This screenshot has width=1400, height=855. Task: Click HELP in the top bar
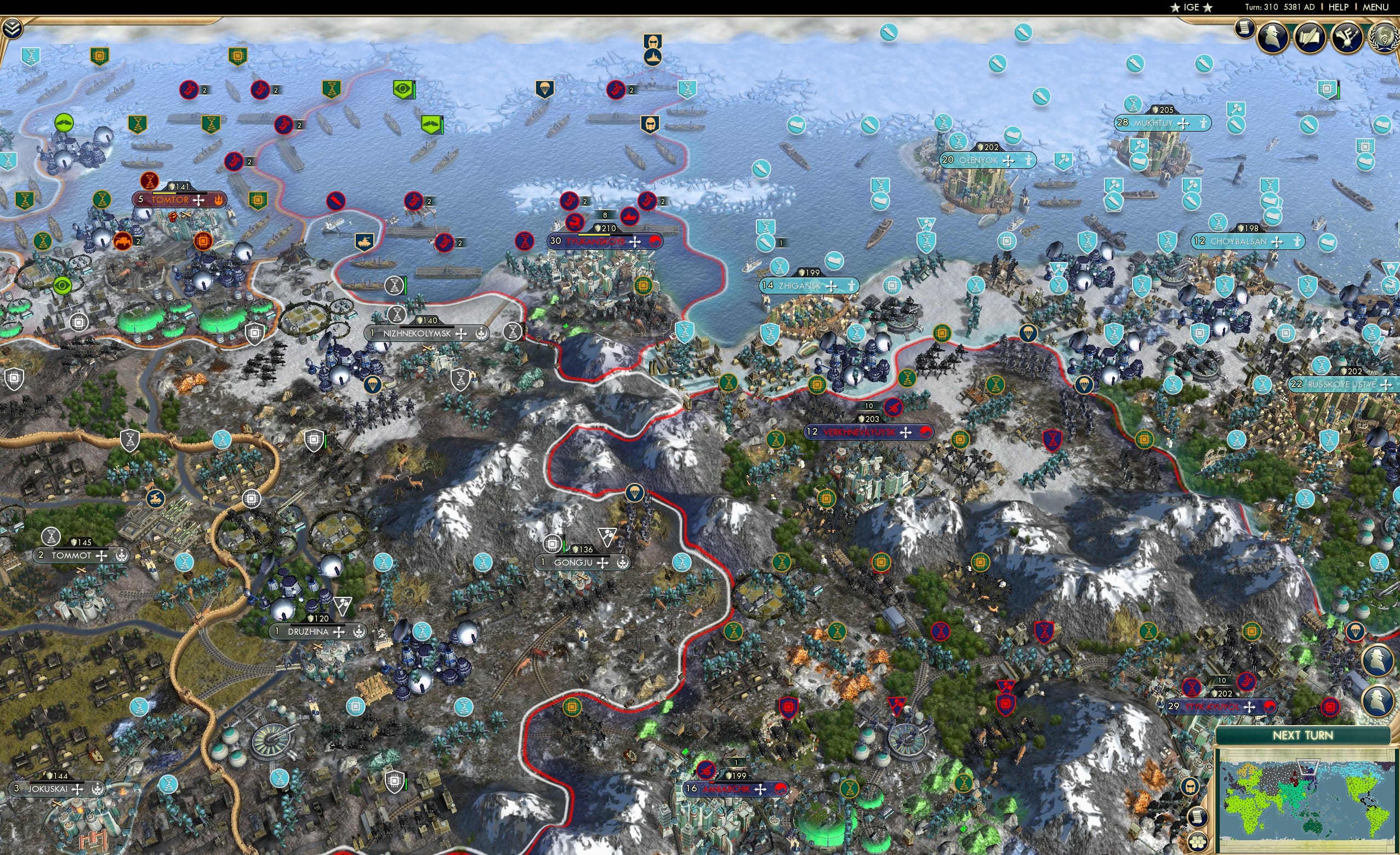1338,7
